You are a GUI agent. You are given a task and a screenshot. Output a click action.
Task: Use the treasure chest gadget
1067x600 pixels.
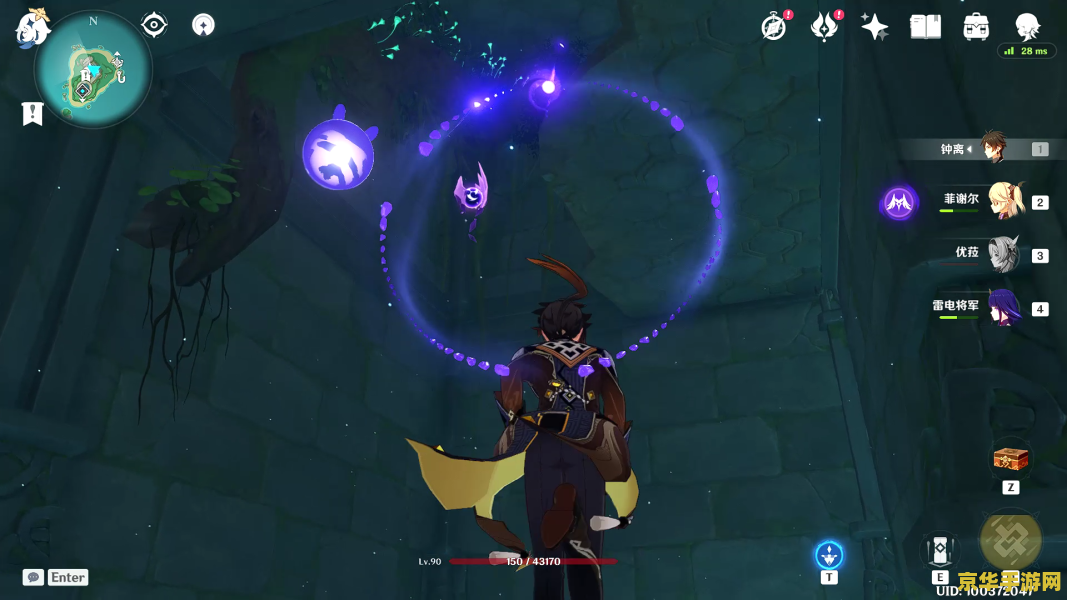click(x=1010, y=460)
